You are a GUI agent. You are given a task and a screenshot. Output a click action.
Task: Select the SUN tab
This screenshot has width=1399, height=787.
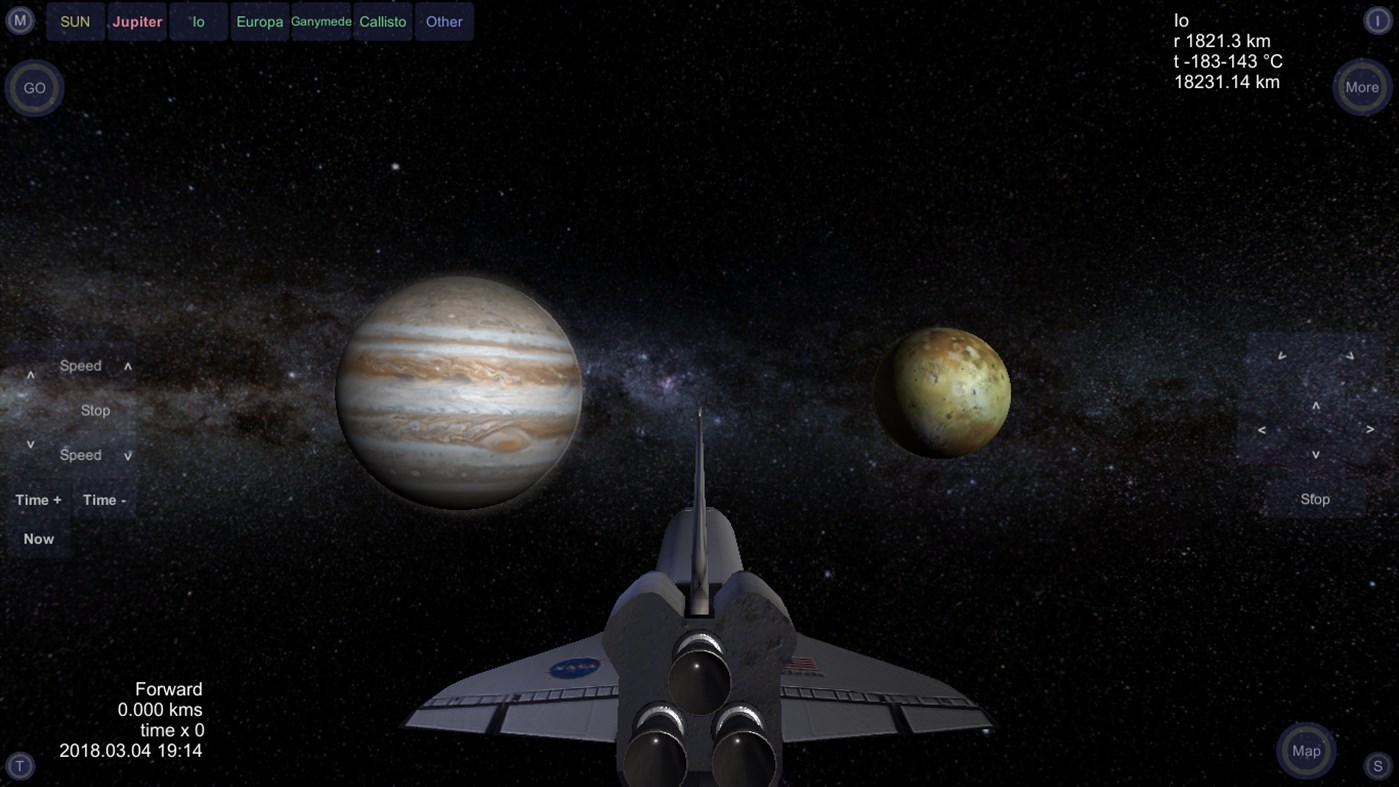[x=74, y=21]
